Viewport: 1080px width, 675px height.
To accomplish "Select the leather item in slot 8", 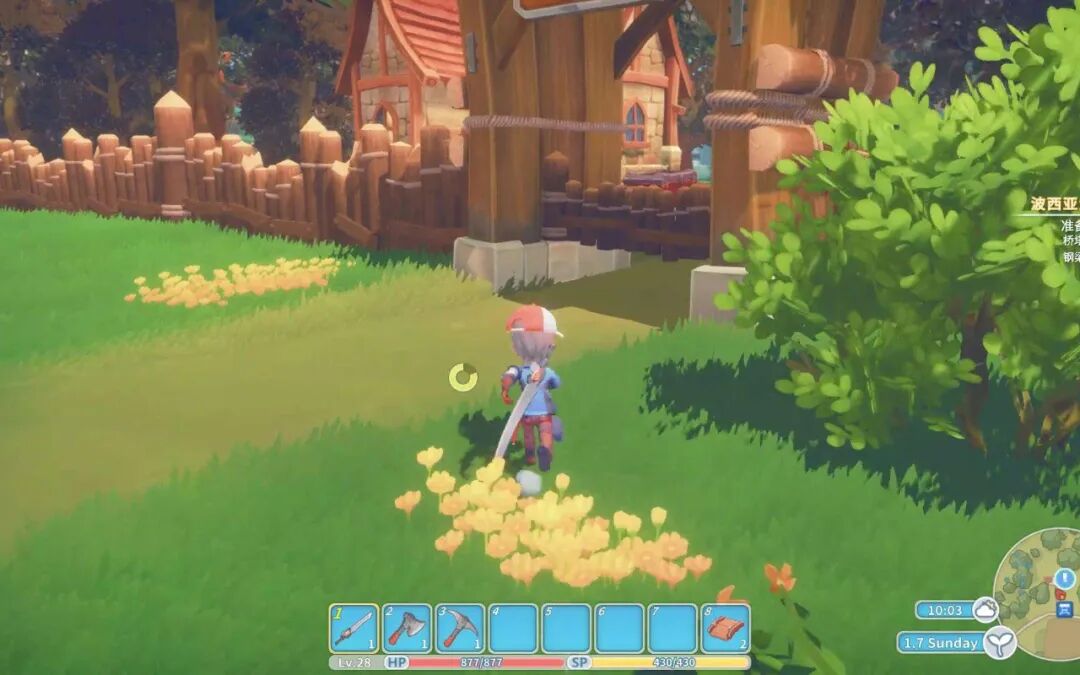I will [x=725, y=628].
